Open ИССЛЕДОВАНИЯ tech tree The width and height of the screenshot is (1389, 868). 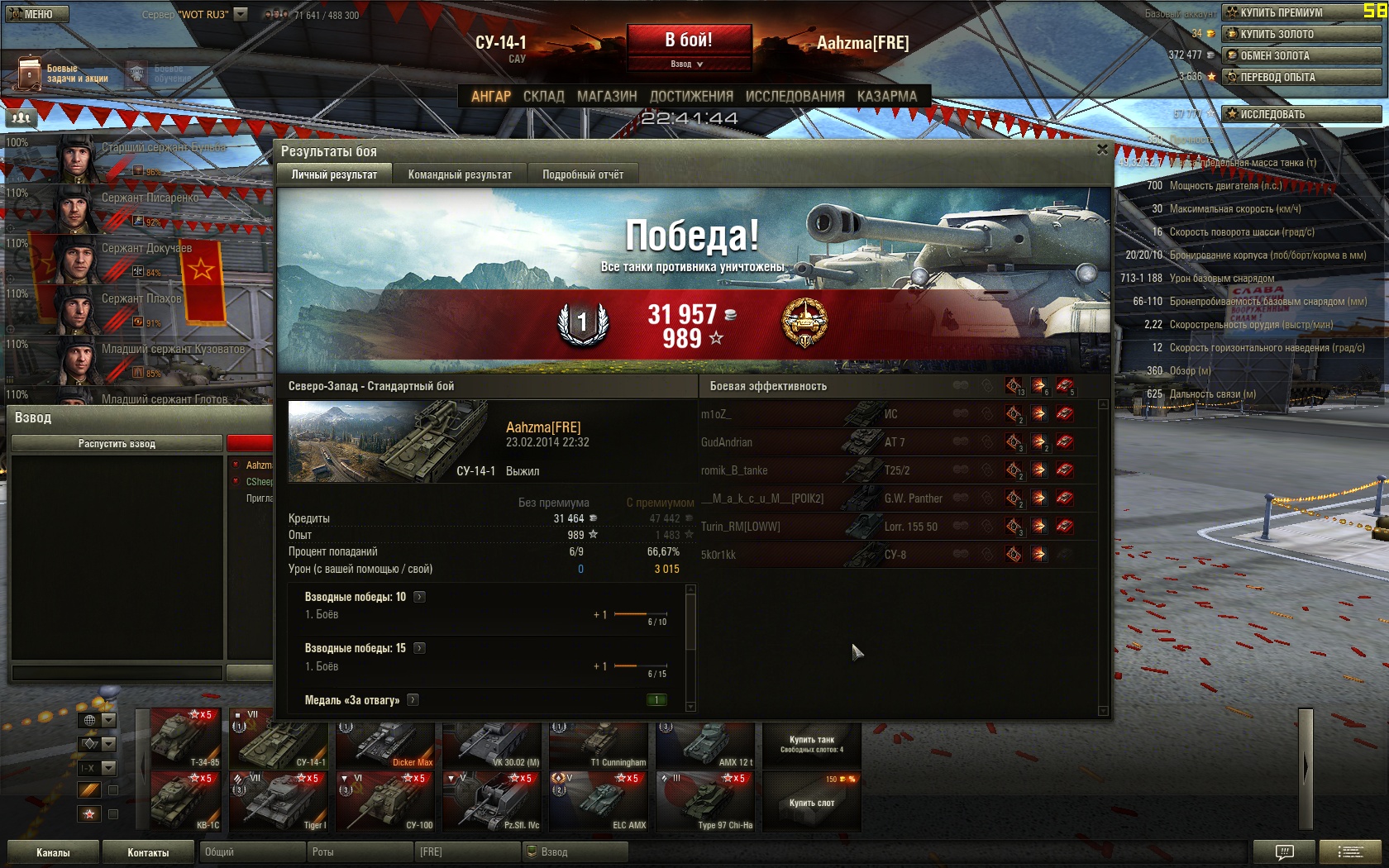795,96
